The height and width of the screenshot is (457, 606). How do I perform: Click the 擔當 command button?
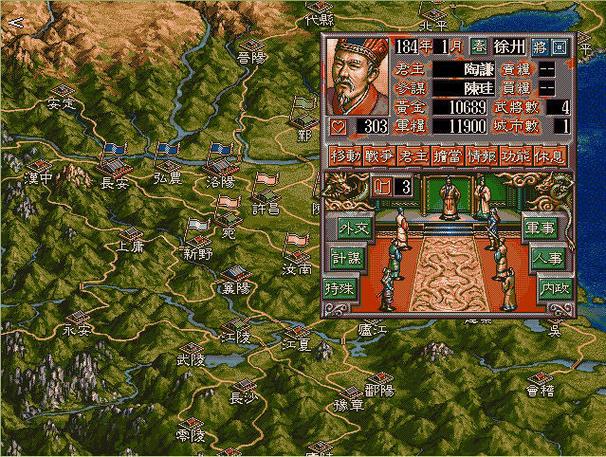point(447,156)
